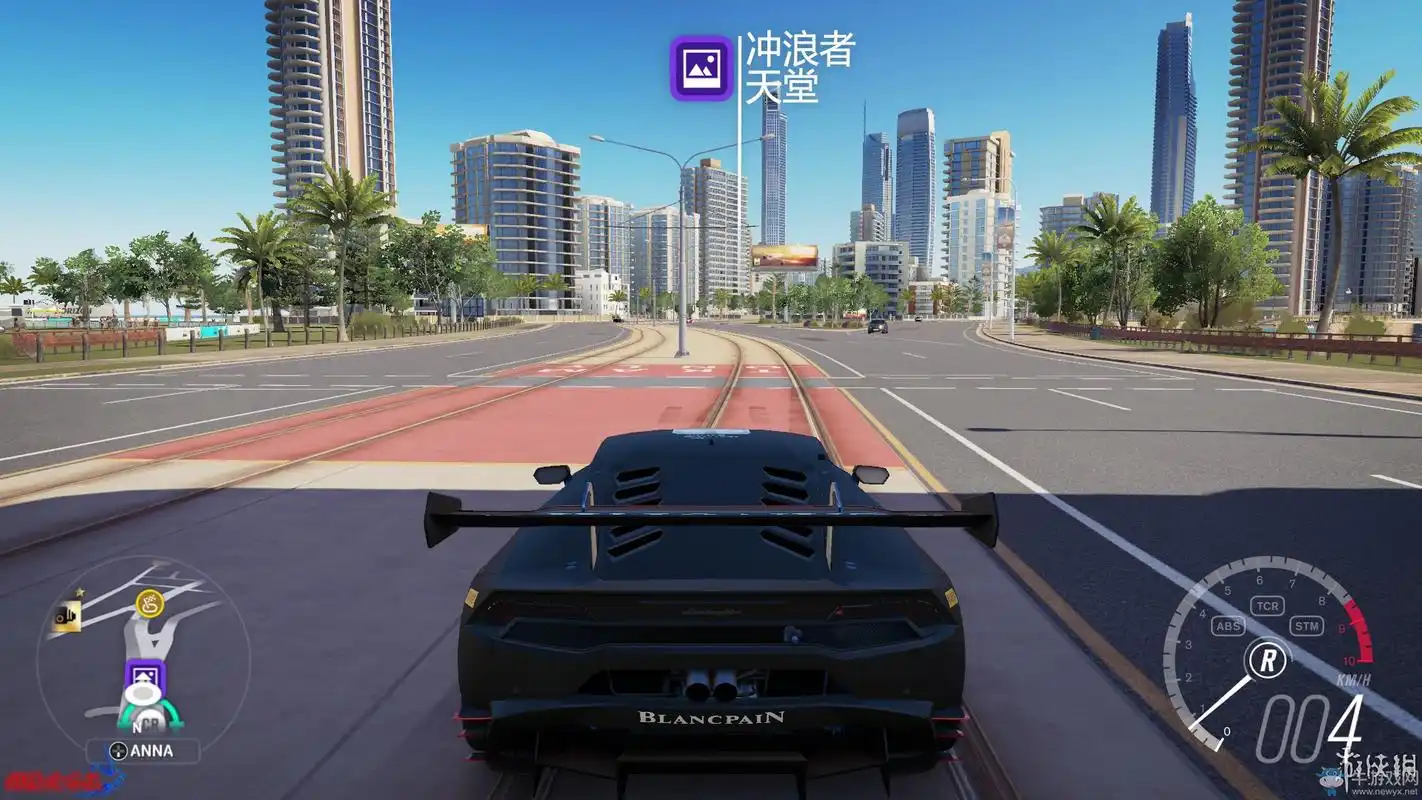1422x800 pixels.
Task: Open the circular minimap
Action: click(x=143, y=650)
